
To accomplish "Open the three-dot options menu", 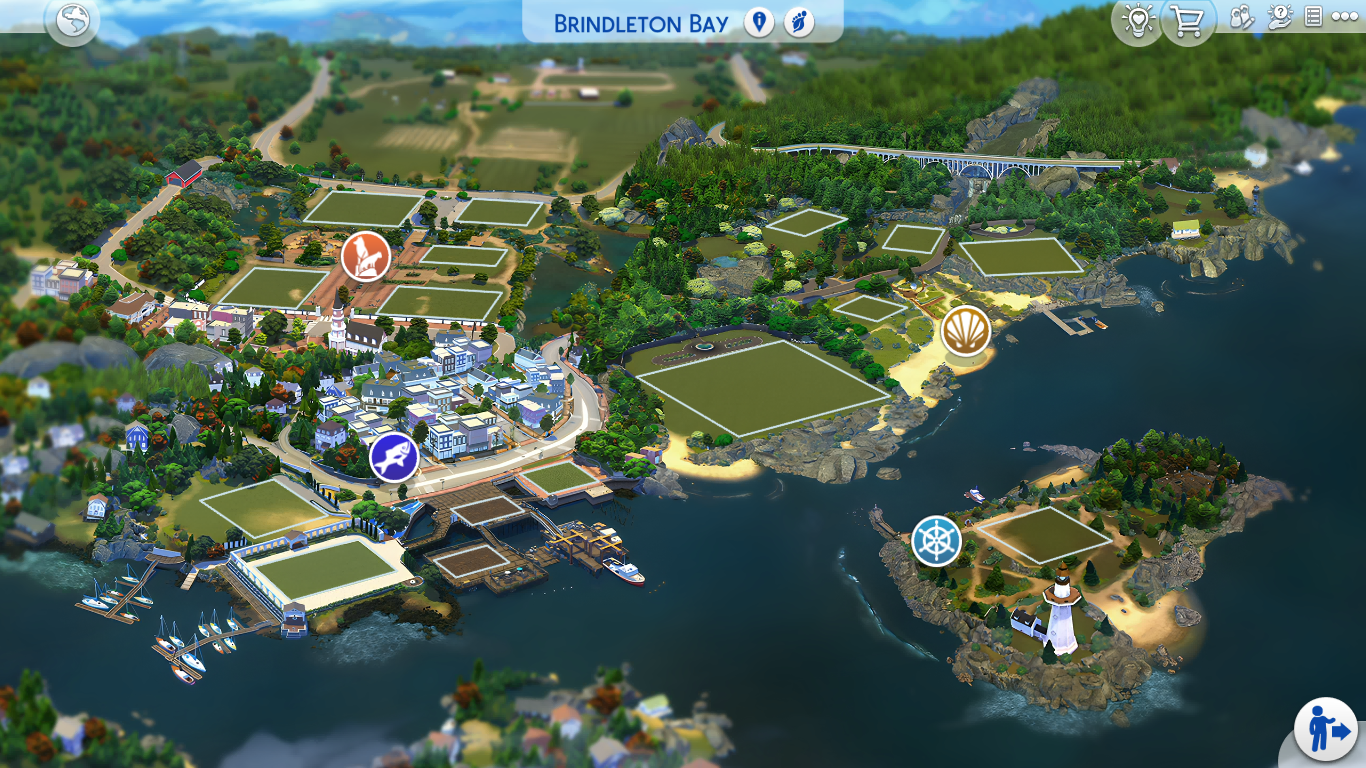I will [1345, 18].
